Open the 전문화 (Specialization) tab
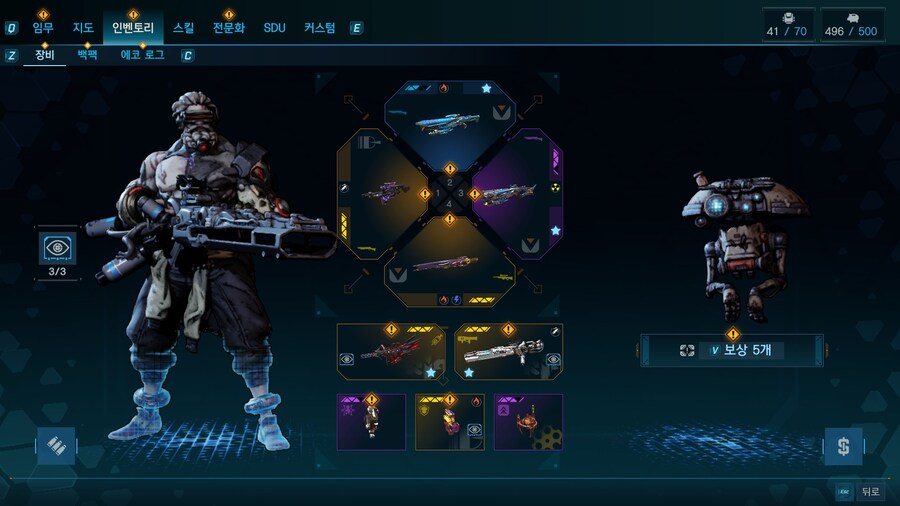The width and height of the screenshot is (900, 506). pyautogui.click(x=229, y=28)
